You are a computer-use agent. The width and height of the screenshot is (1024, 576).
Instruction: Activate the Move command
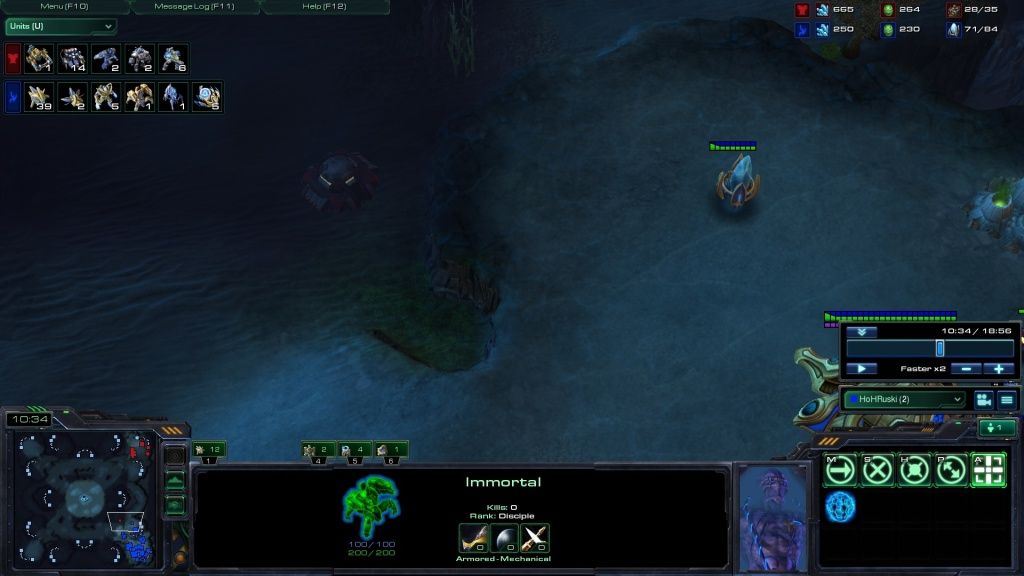point(839,470)
